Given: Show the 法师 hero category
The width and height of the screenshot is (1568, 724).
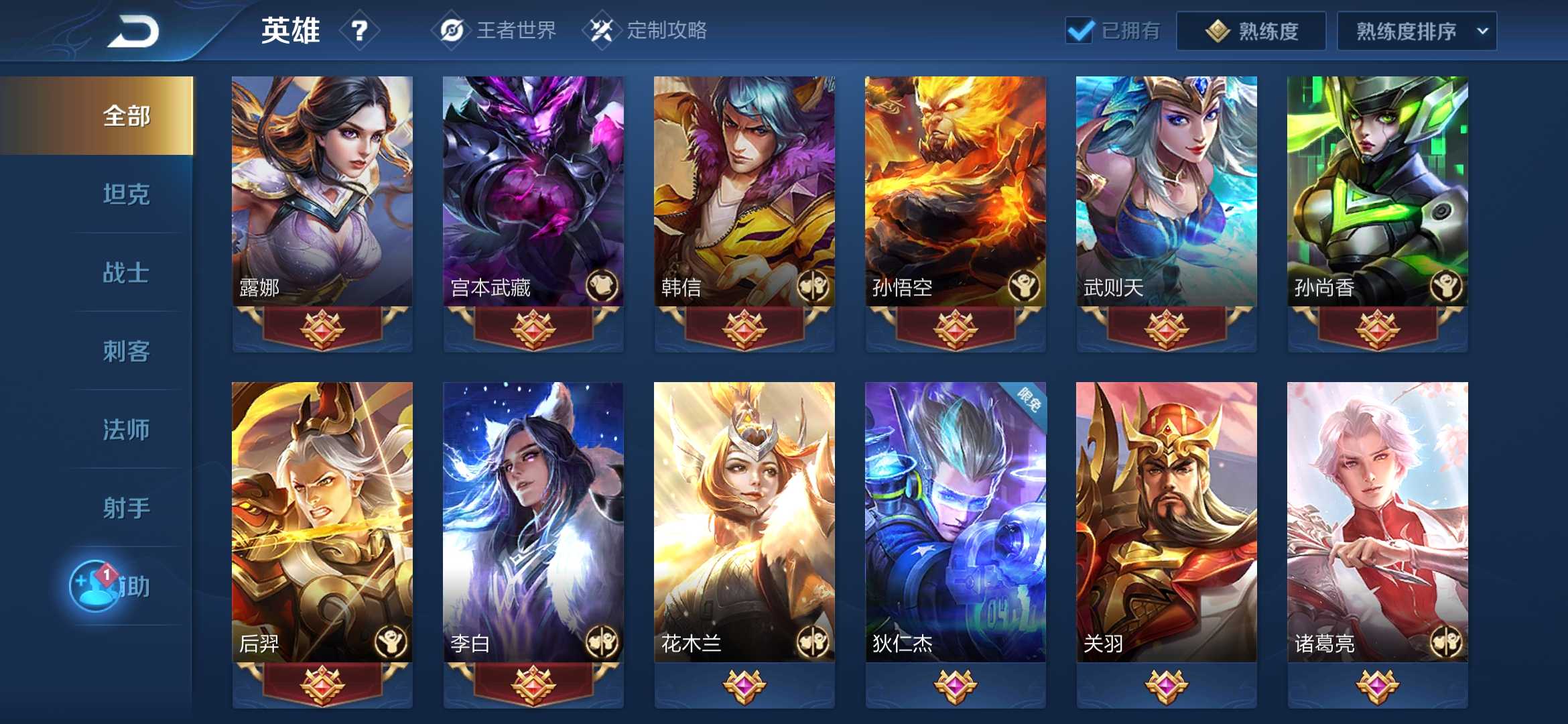Looking at the screenshot, I should click(x=126, y=430).
